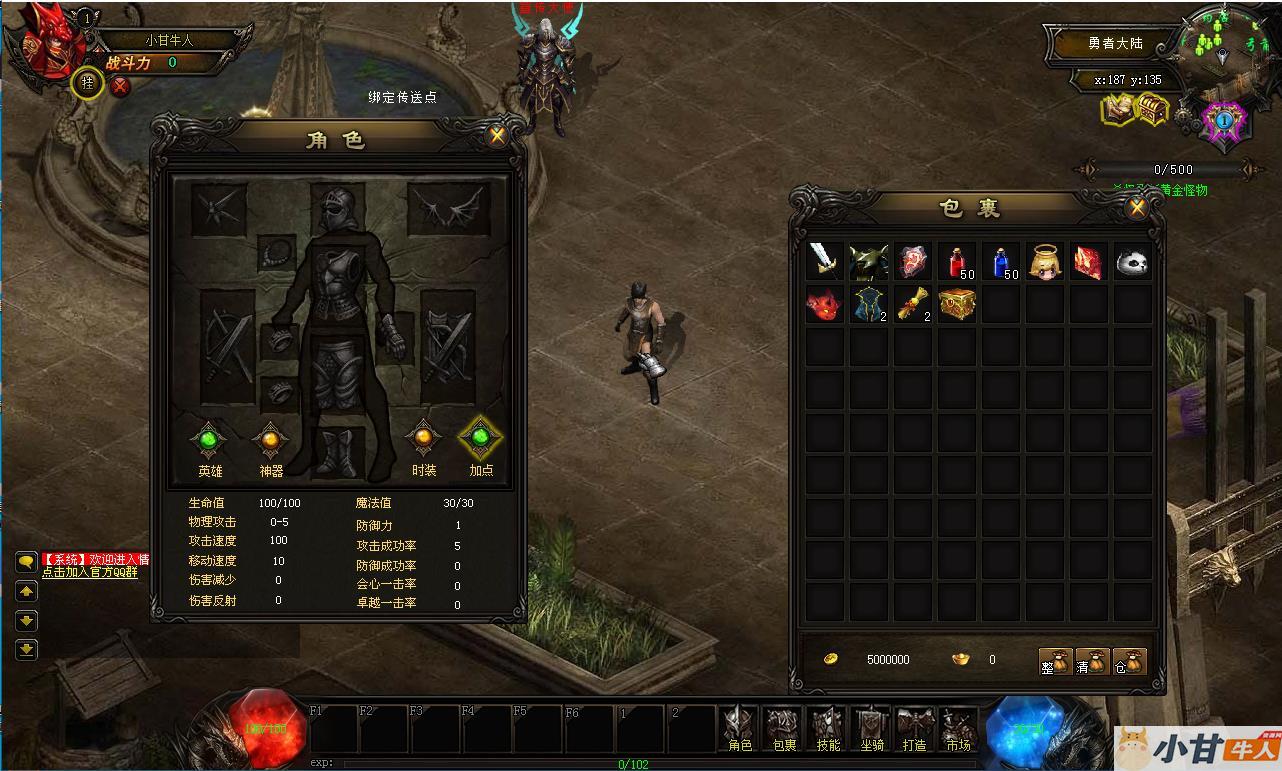Screen dimensions: 1282x771
Task: Select the angel head with halo item
Action: pos(1045,262)
